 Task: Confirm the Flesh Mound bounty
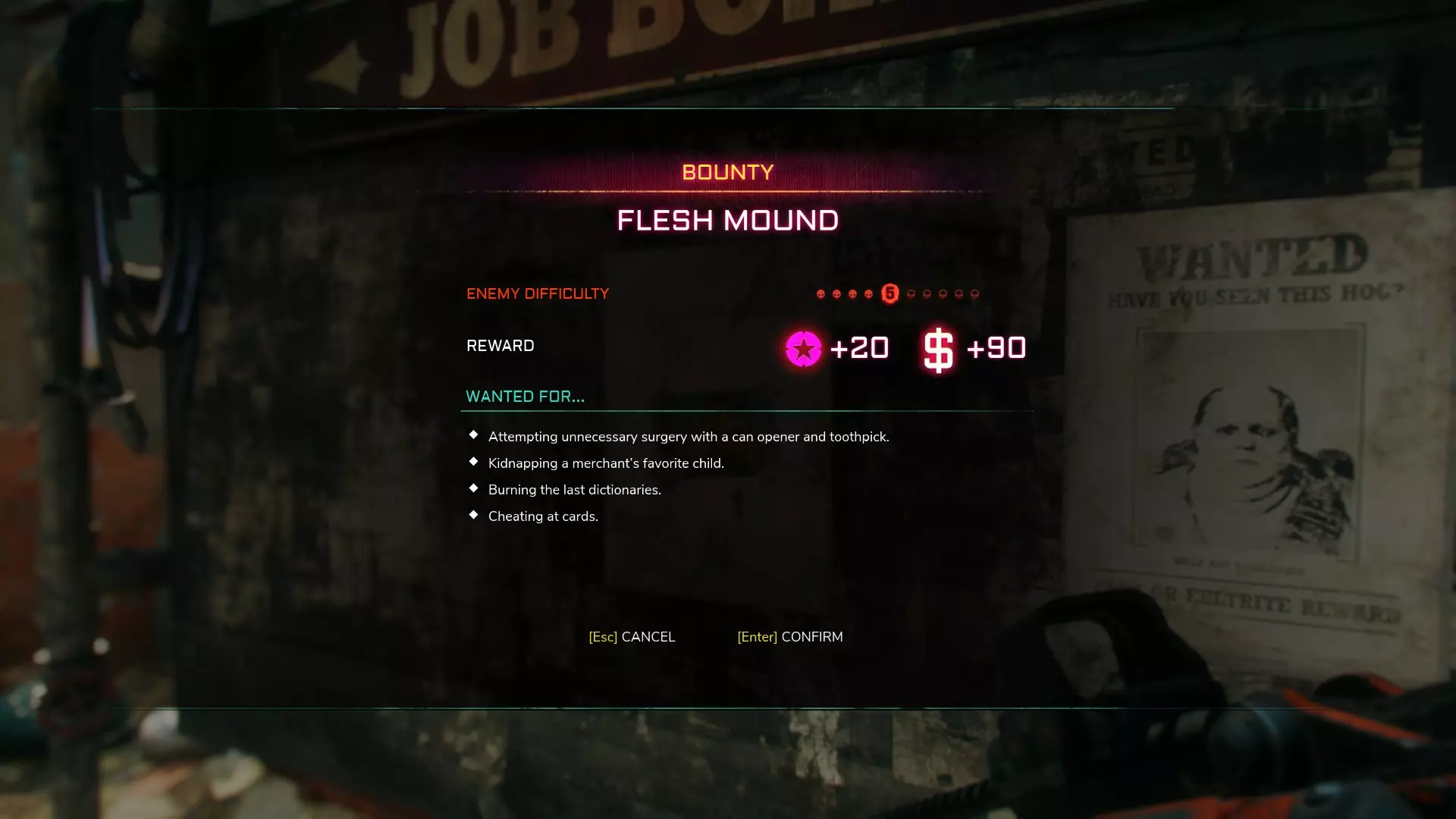(789, 637)
